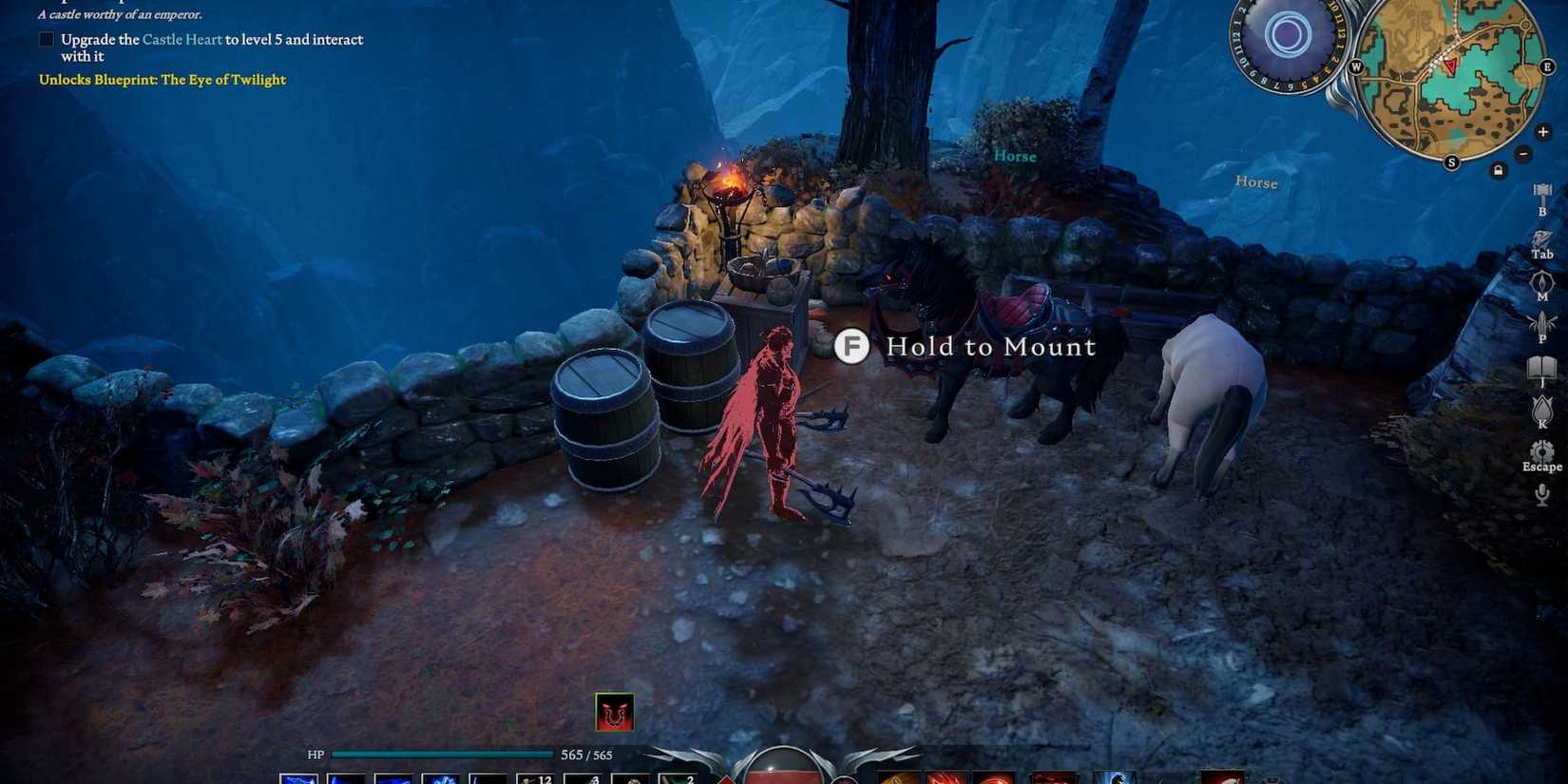Open the abilities panel via the P icon
Image resolution: width=1568 pixels, height=784 pixels.
tap(1542, 324)
